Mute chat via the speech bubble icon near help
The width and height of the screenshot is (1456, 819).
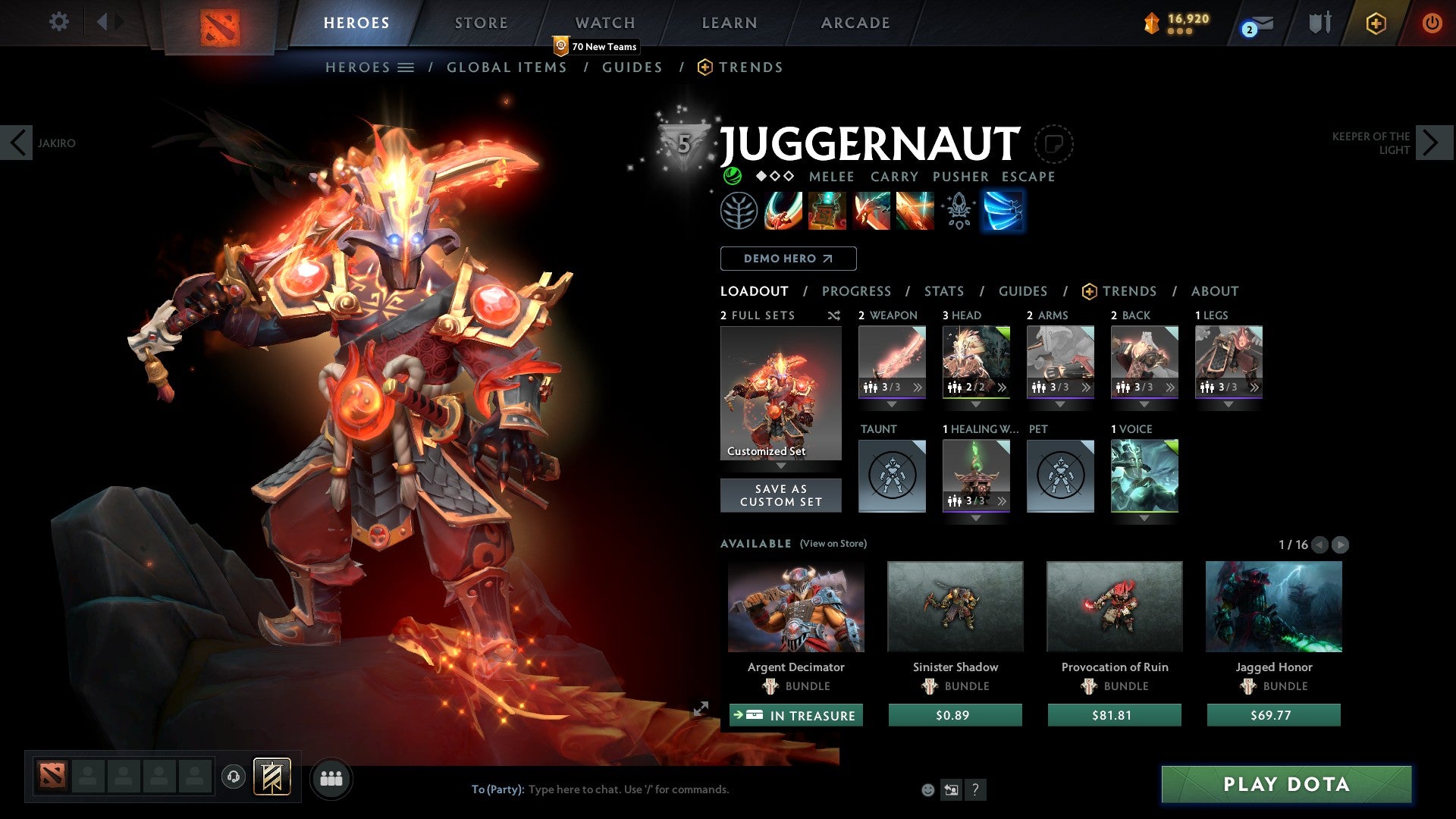tap(951, 789)
